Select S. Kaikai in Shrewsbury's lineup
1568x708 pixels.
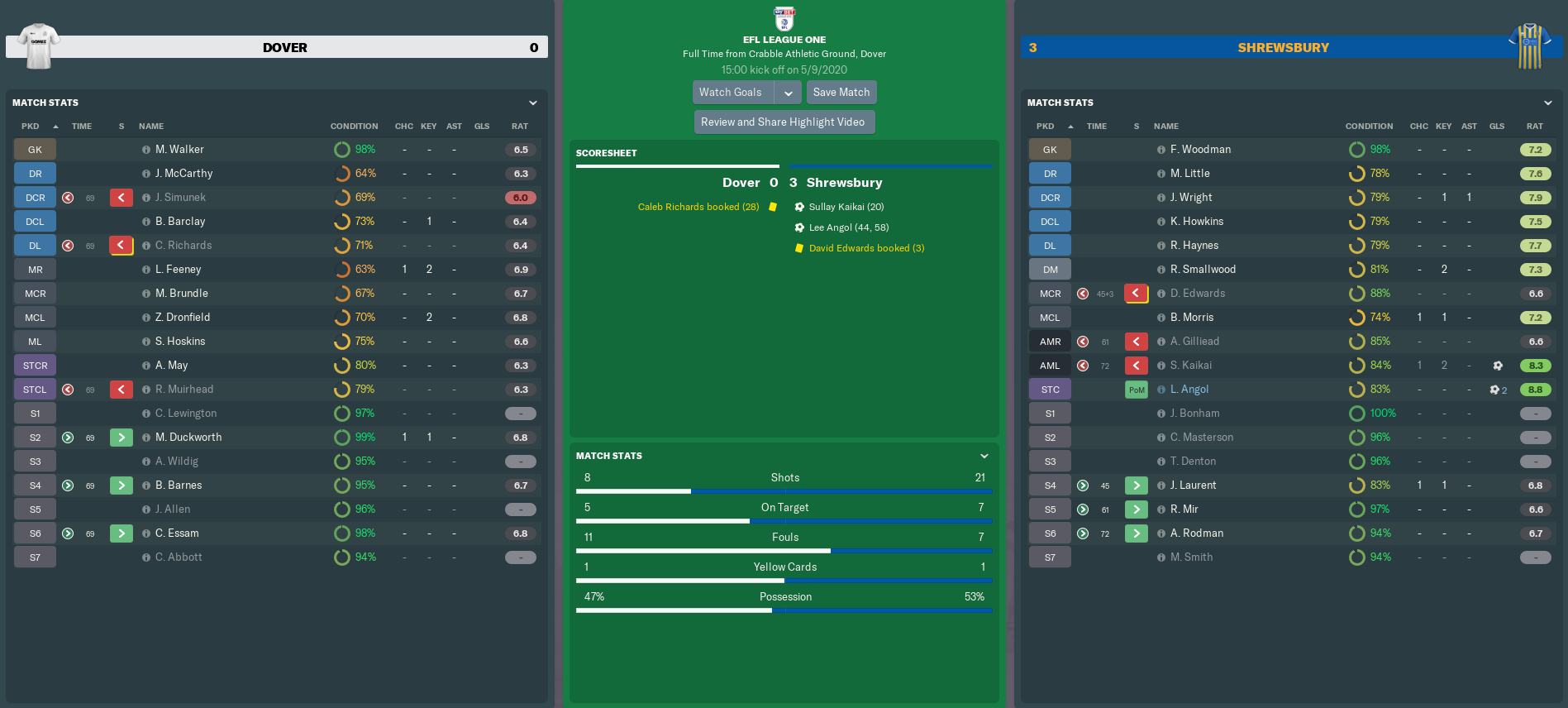tap(1190, 366)
